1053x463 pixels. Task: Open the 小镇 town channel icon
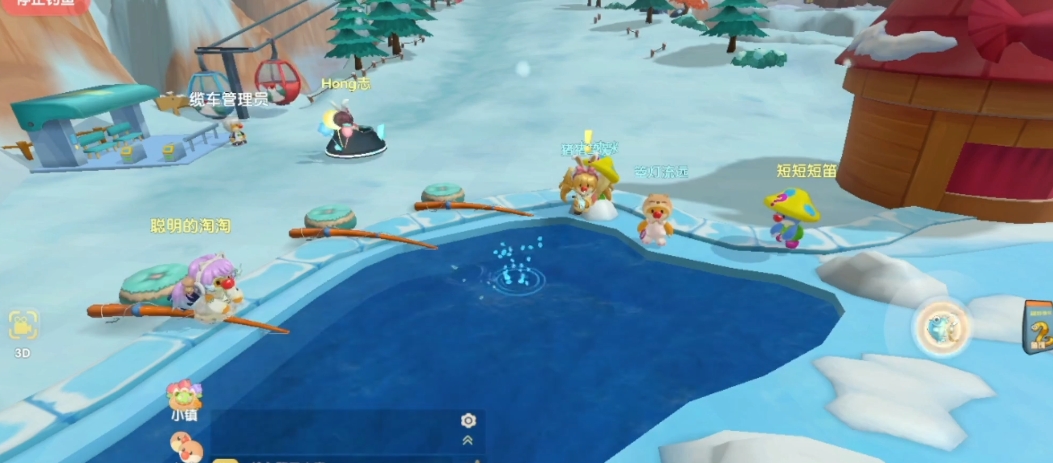pyautogui.click(x=184, y=399)
